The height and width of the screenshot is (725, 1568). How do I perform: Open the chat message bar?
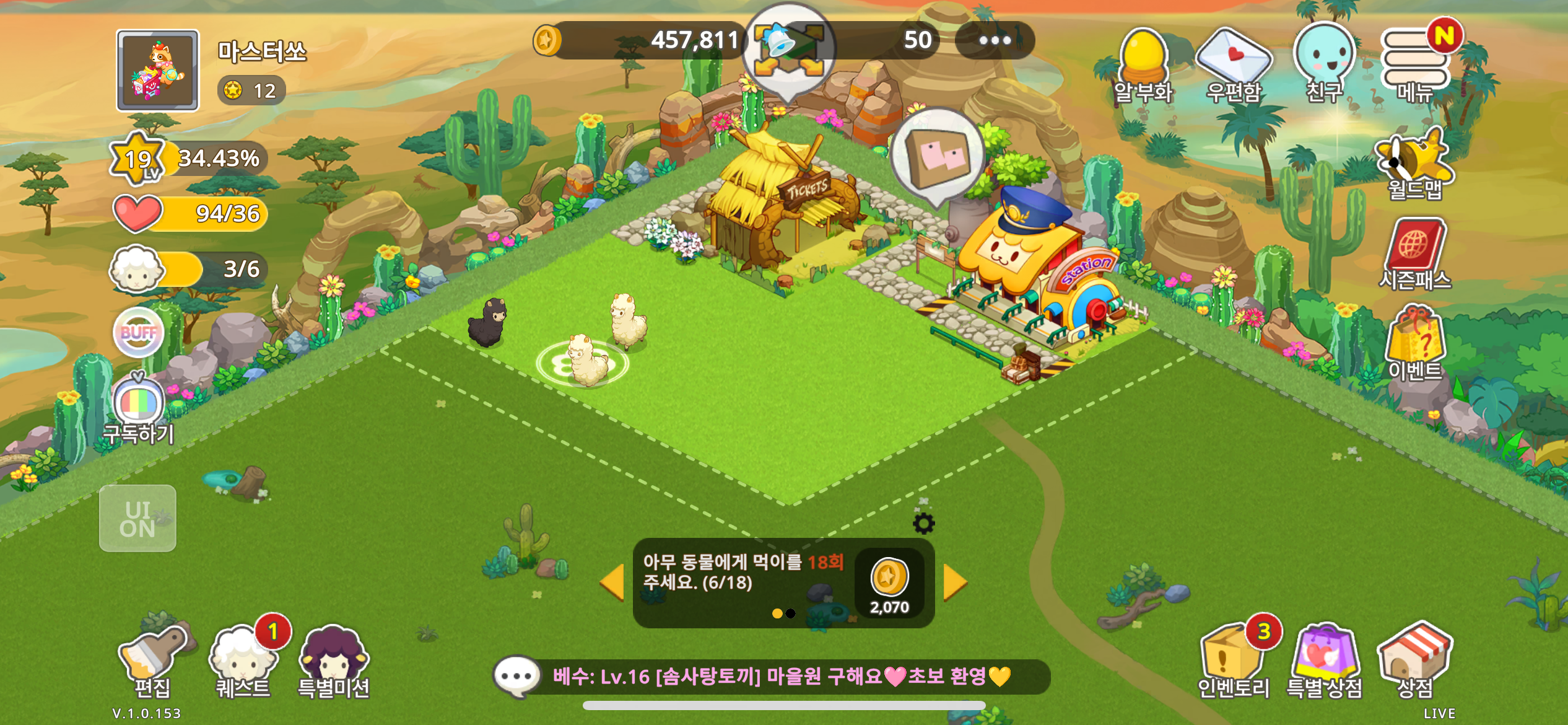coord(771,676)
